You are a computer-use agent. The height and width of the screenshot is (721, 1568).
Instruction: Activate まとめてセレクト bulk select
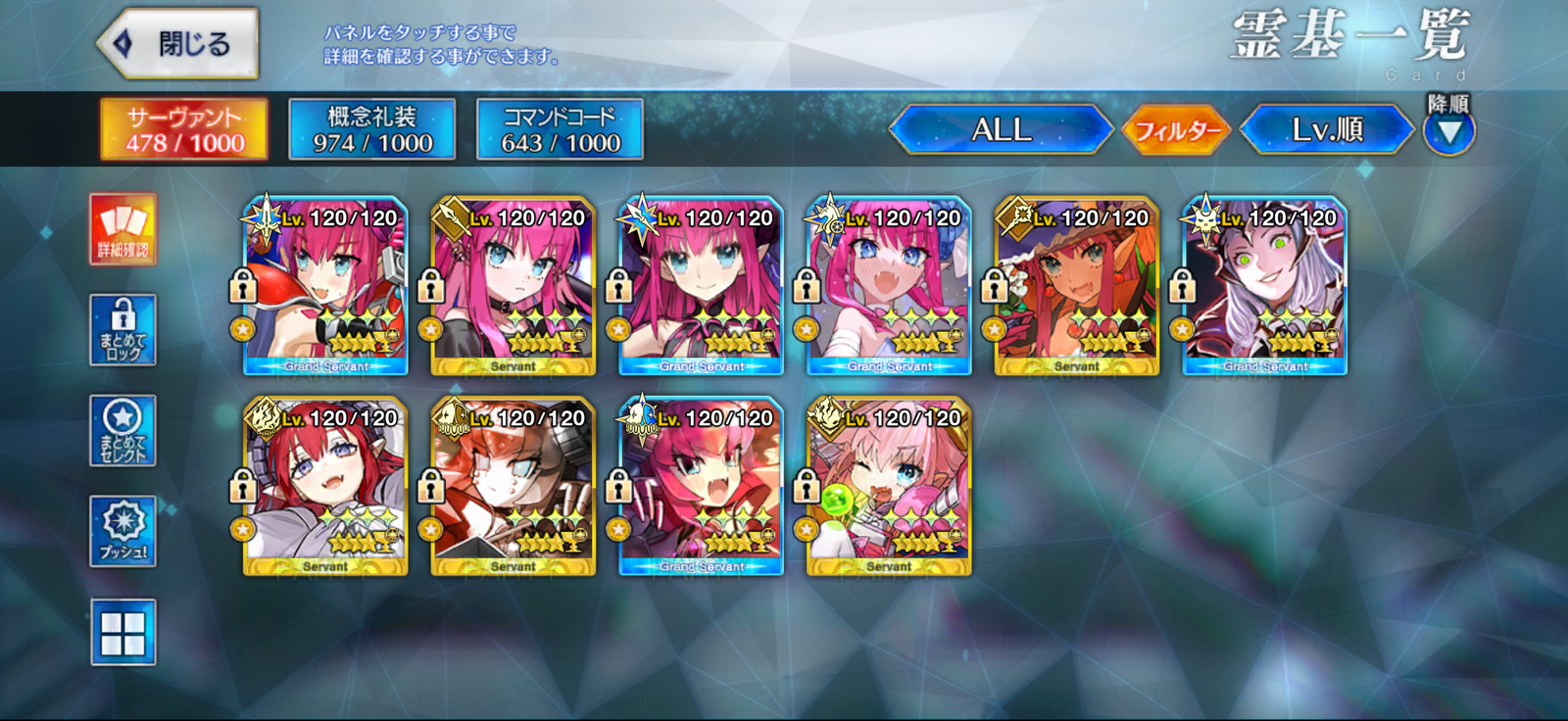point(122,431)
